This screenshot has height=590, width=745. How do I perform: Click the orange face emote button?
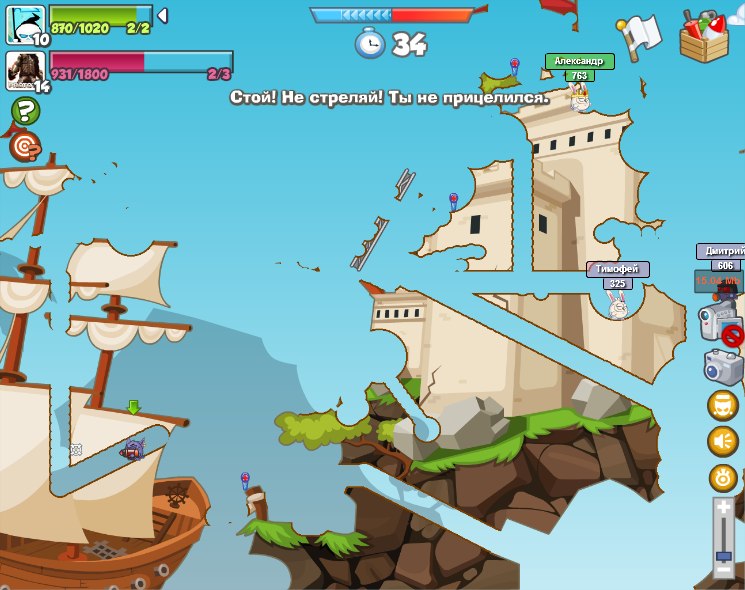click(x=722, y=405)
